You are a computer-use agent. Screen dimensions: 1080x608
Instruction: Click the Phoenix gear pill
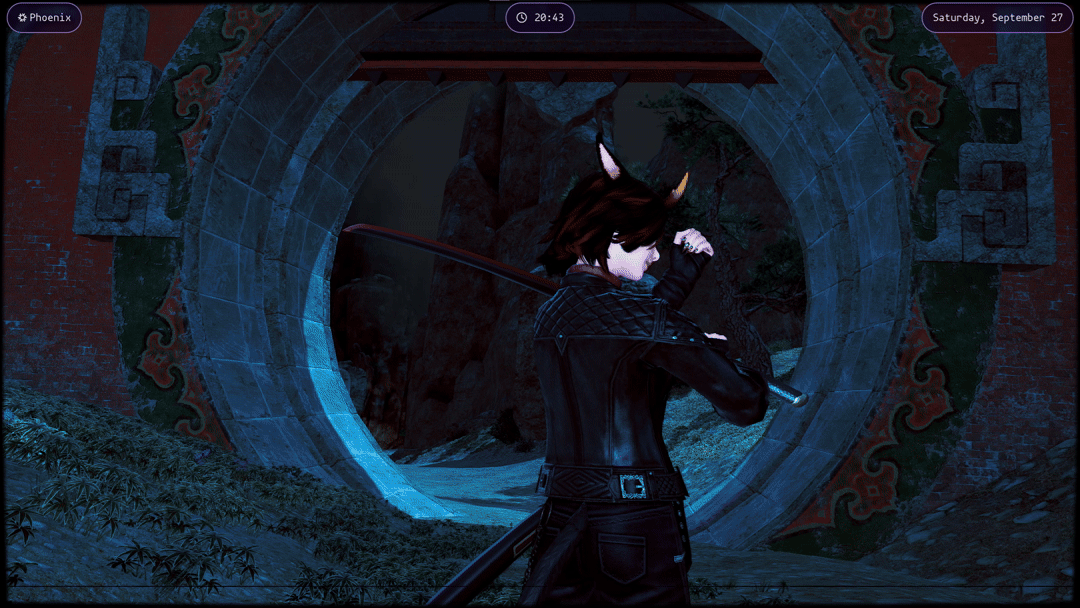[x=44, y=18]
